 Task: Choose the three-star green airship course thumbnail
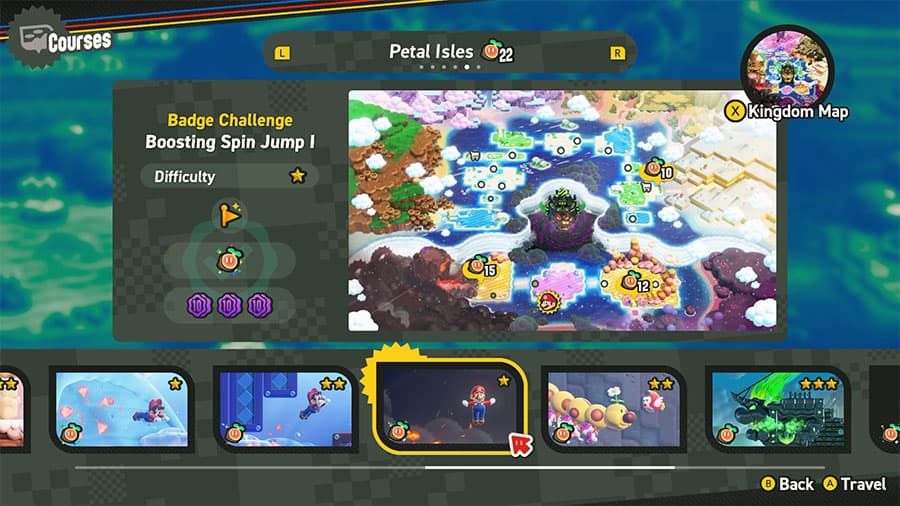pyautogui.click(x=777, y=407)
